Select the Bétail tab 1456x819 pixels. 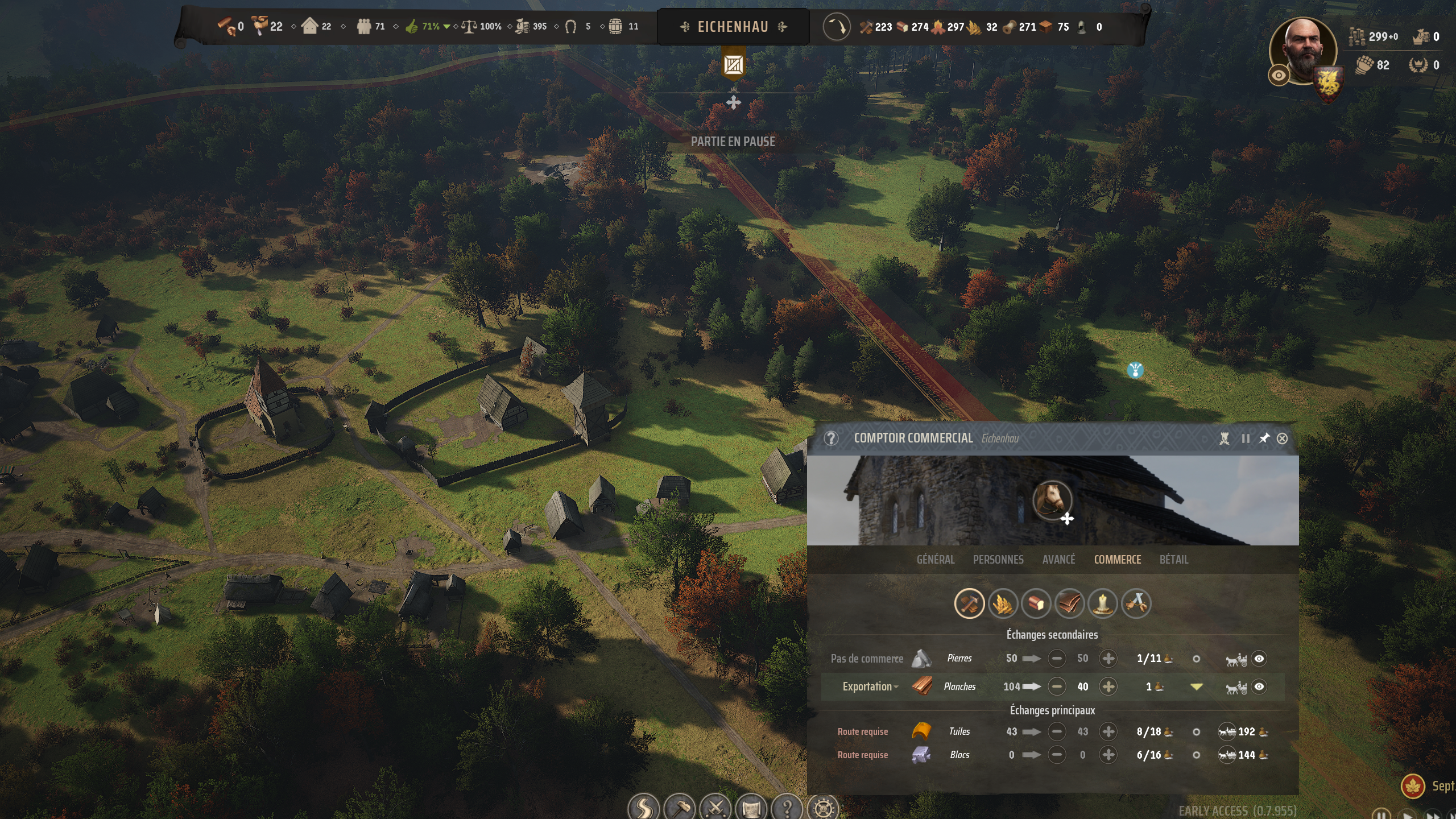click(1173, 560)
